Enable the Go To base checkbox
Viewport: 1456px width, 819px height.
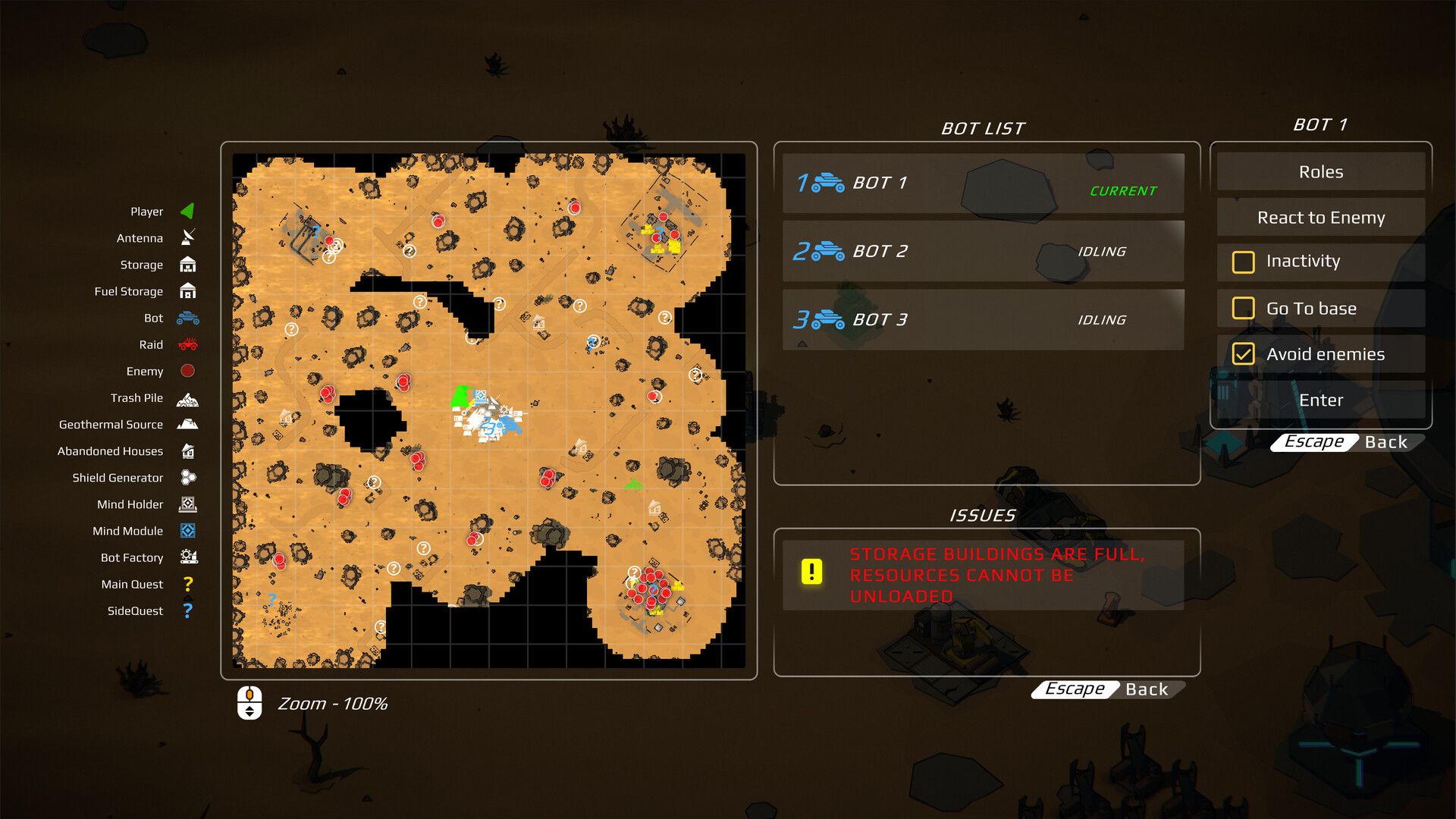1243,309
